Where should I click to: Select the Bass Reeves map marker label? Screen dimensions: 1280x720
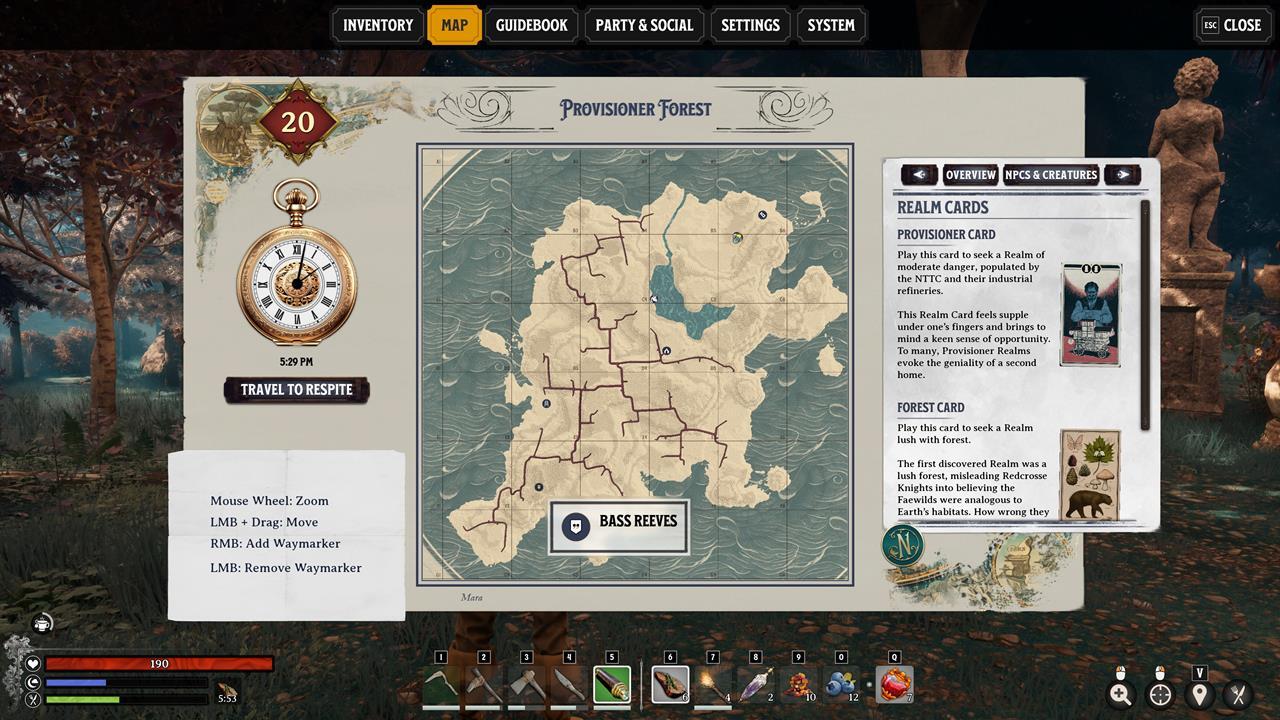point(619,526)
